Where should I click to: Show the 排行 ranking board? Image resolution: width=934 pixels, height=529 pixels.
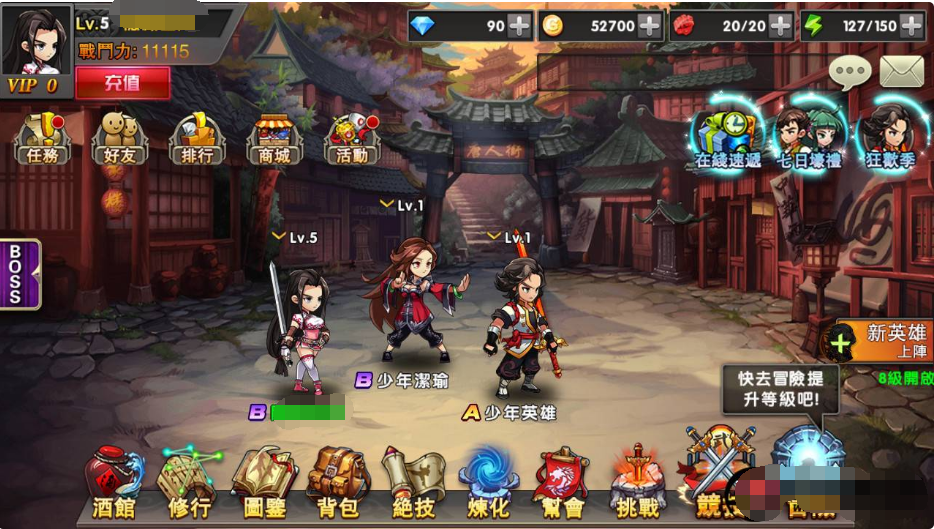pyautogui.click(x=197, y=138)
